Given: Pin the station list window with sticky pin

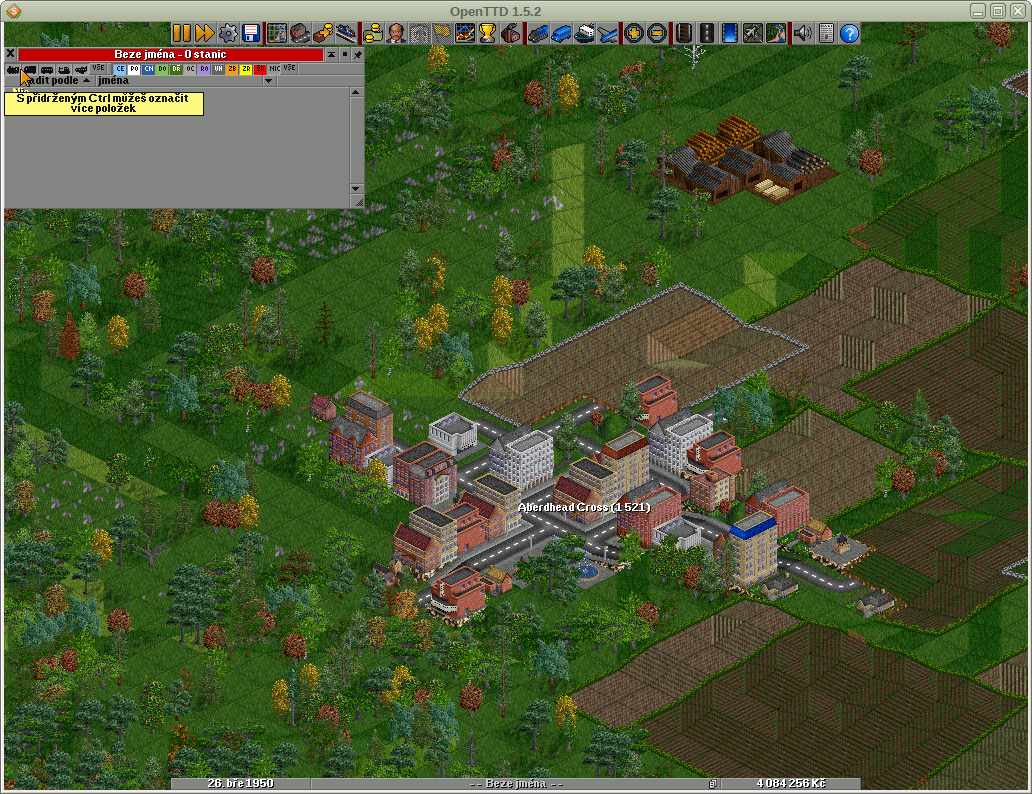Looking at the screenshot, I should pos(358,54).
